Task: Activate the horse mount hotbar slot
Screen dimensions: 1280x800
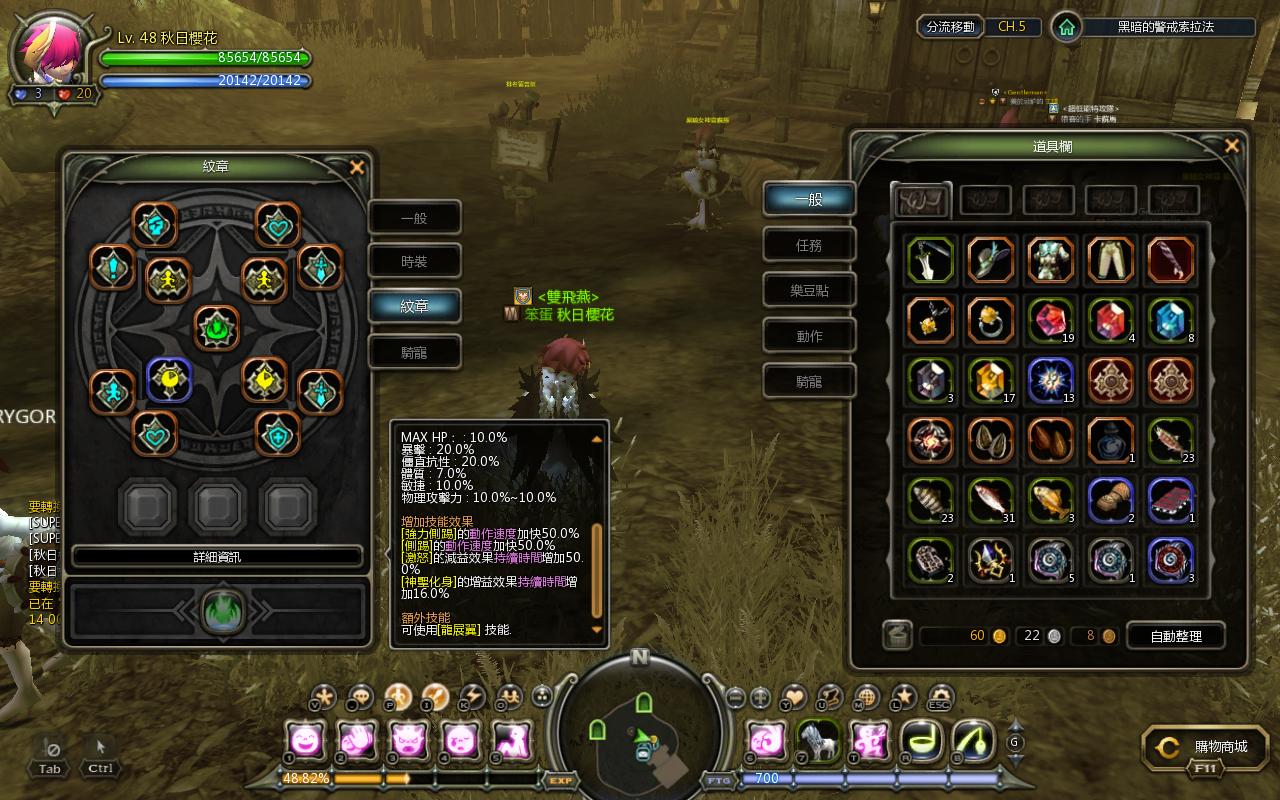Action: click(817, 741)
